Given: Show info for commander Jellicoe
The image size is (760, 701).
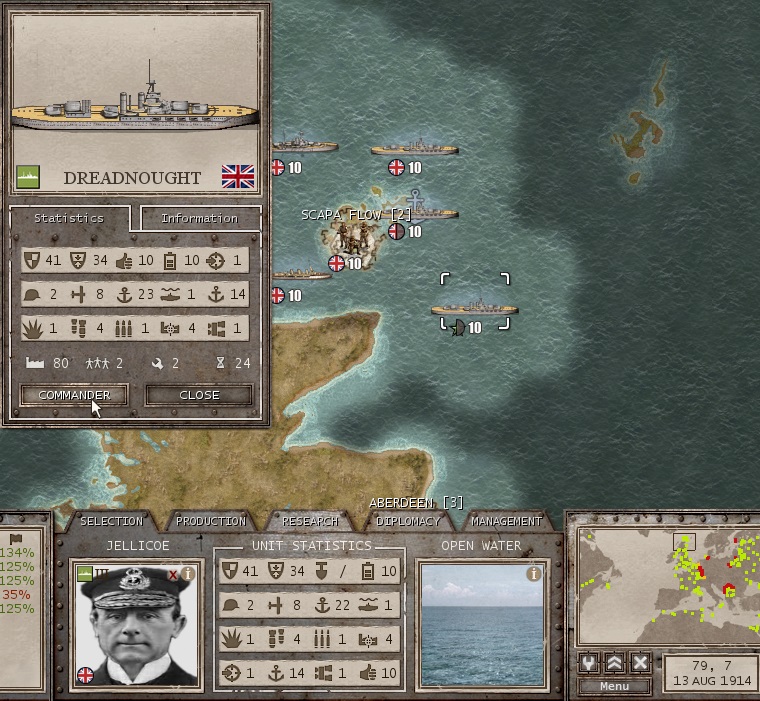Looking at the screenshot, I should [188, 574].
